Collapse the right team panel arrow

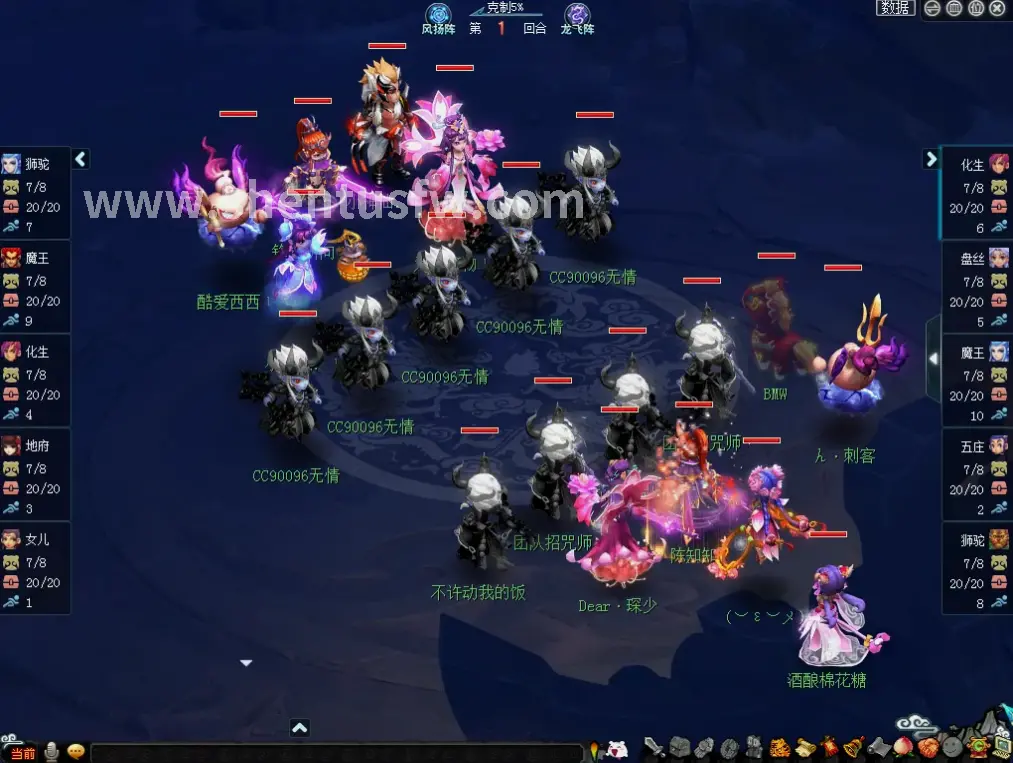click(931, 159)
